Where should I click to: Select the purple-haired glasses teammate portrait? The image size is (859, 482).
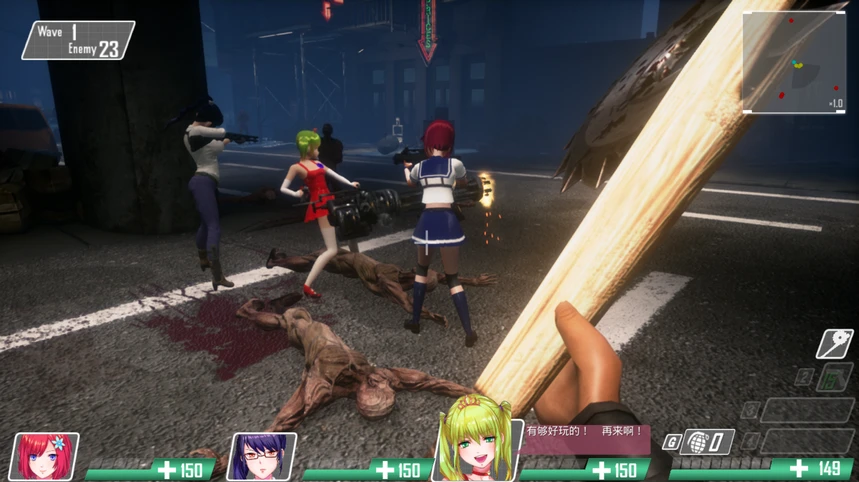pos(262,456)
